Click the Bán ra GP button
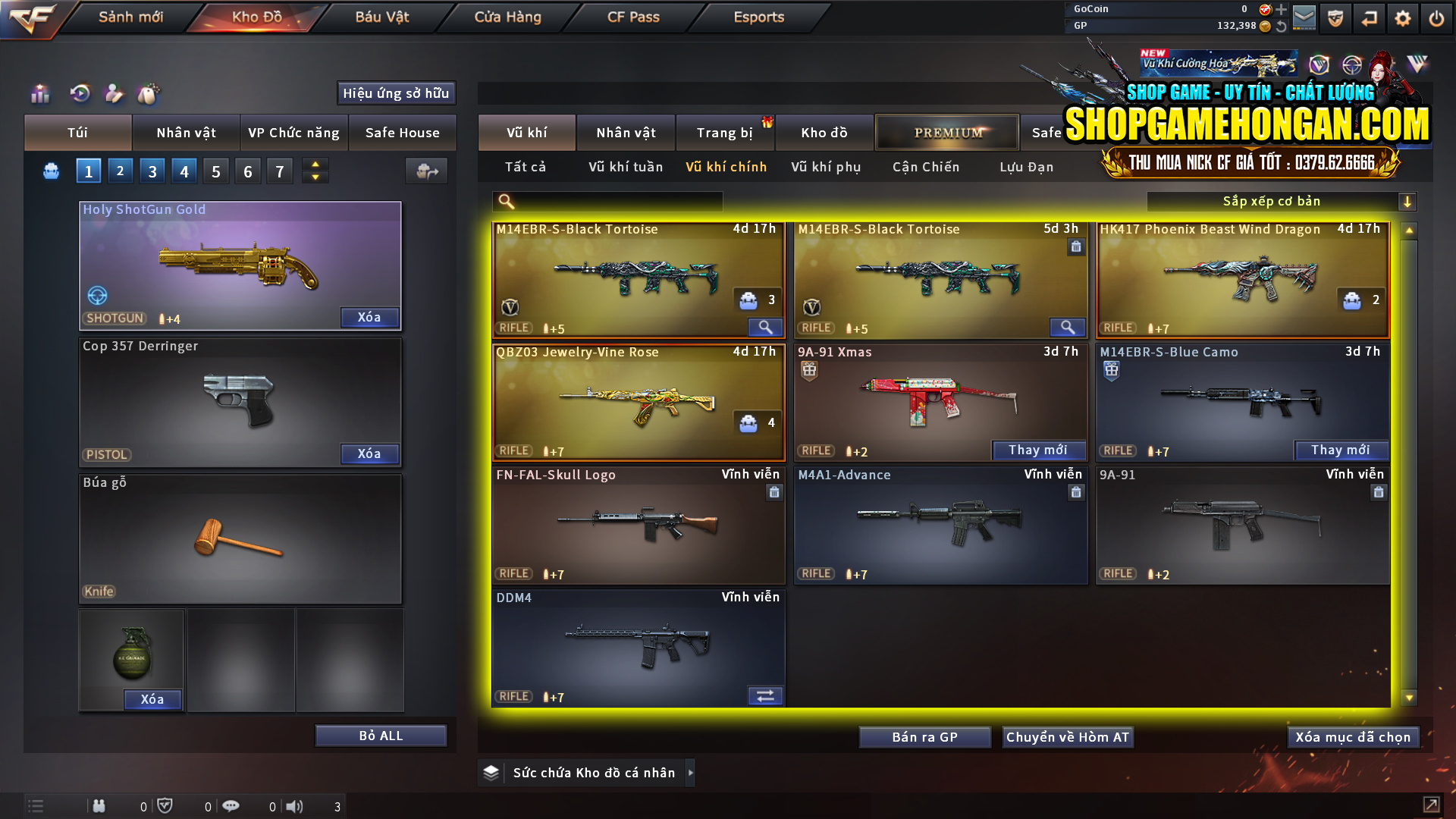The width and height of the screenshot is (1456, 819). (x=924, y=736)
